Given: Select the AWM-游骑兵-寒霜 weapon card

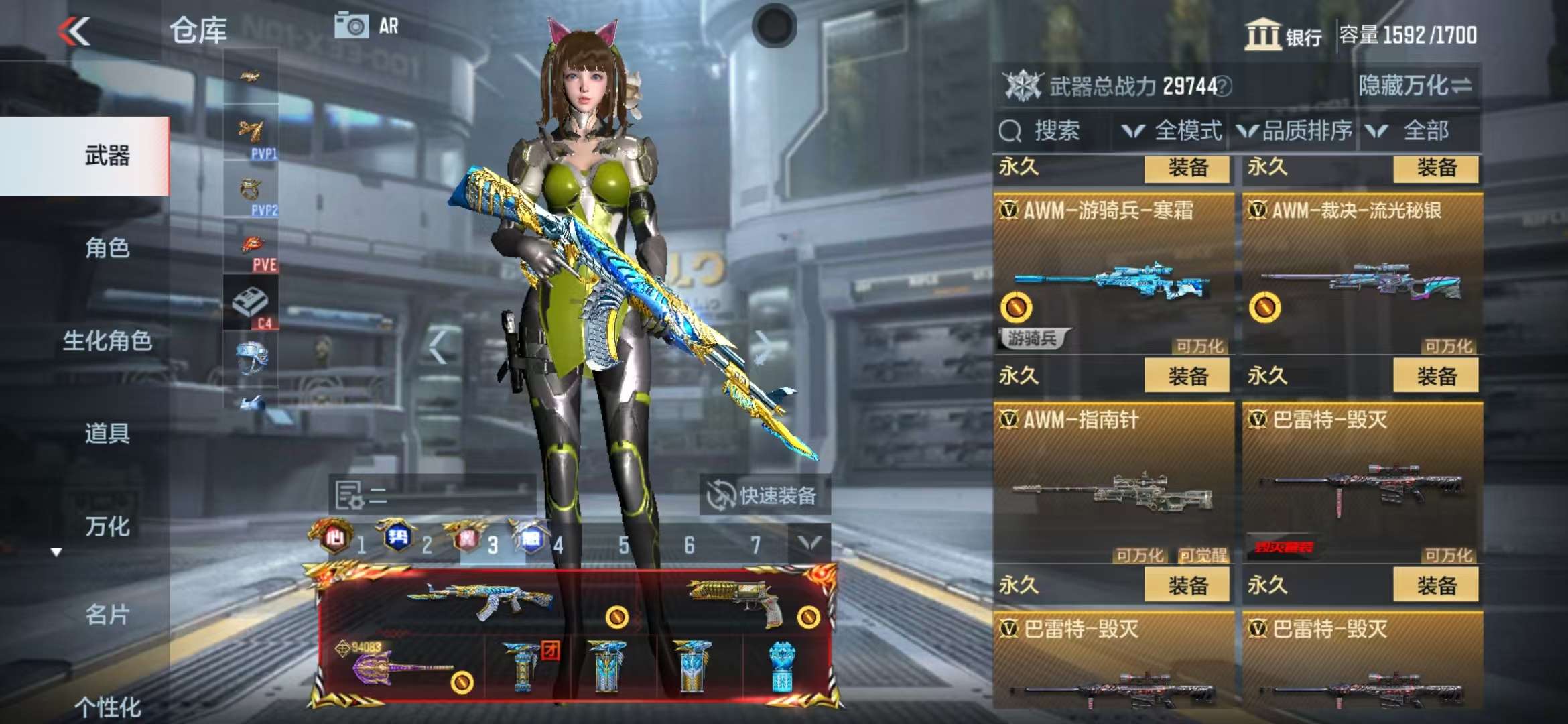Looking at the screenshot, I should point(1114,275).
